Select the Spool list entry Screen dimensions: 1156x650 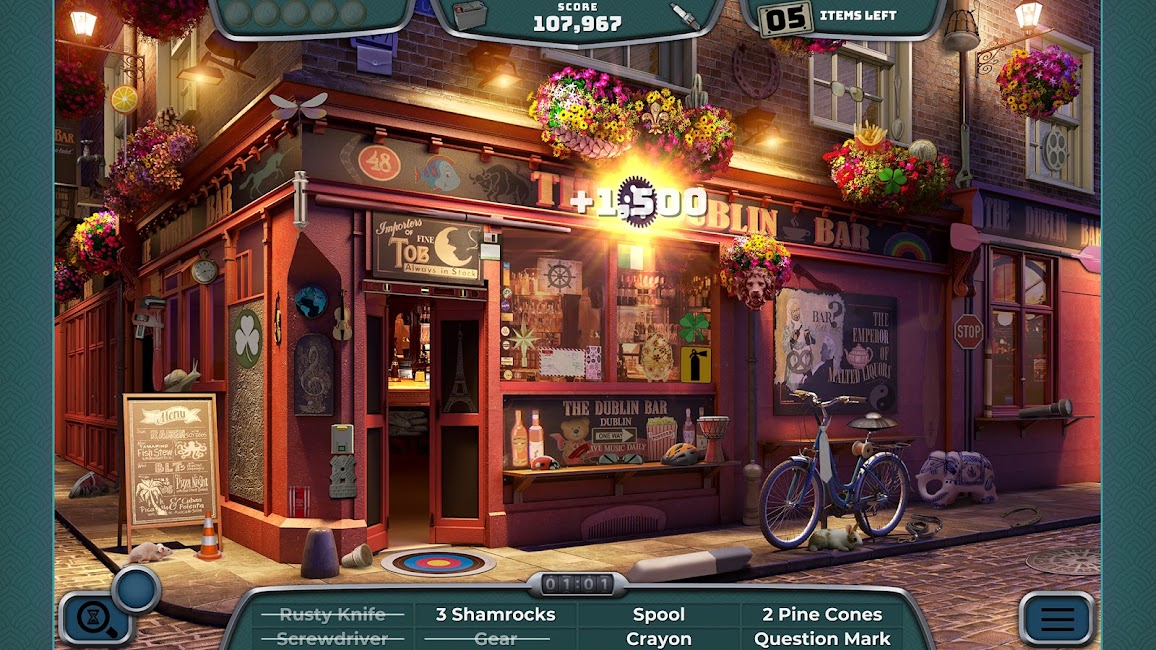click(659, 614)
